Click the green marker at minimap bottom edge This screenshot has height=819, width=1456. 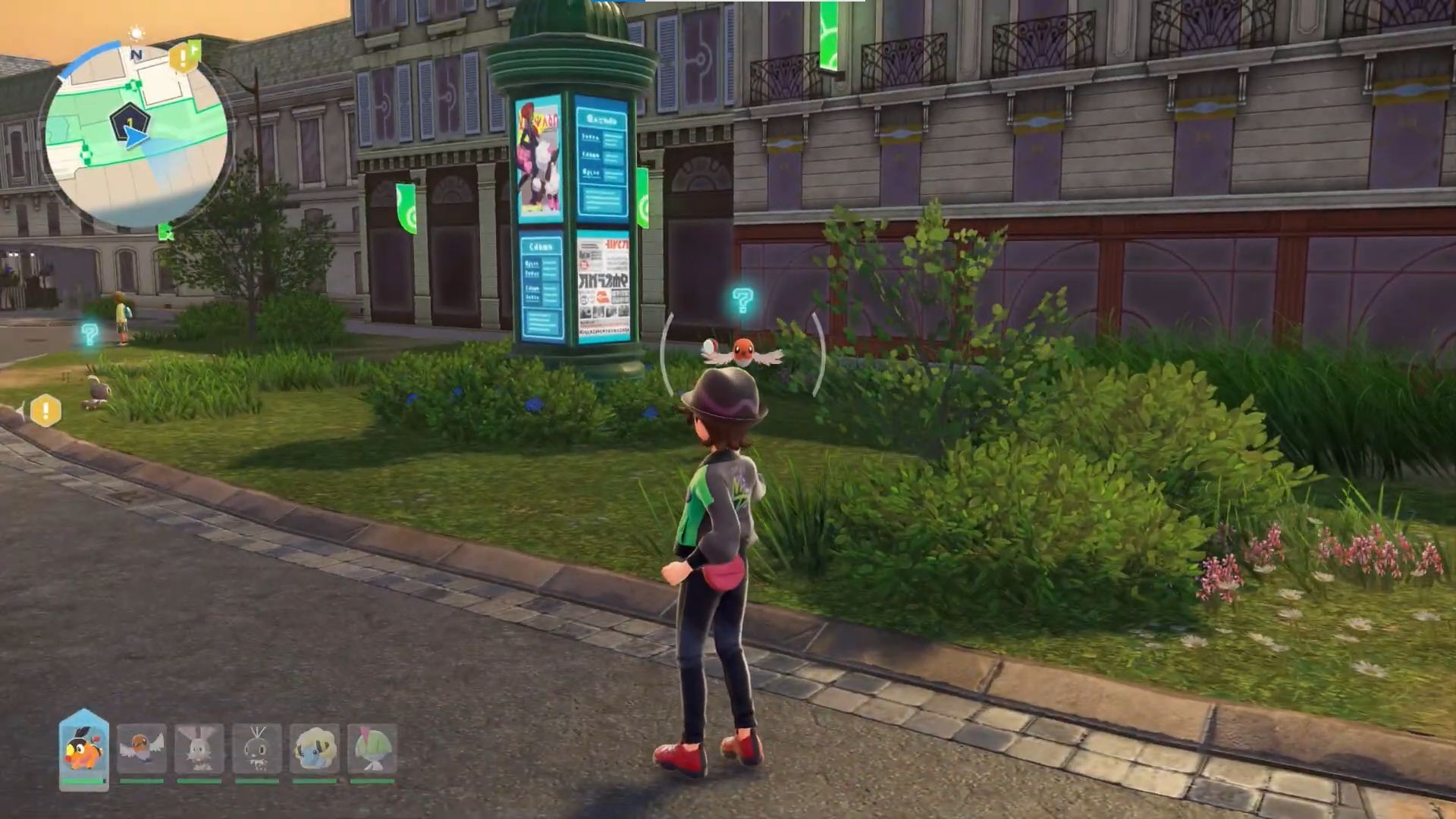(x=165, y=231)
